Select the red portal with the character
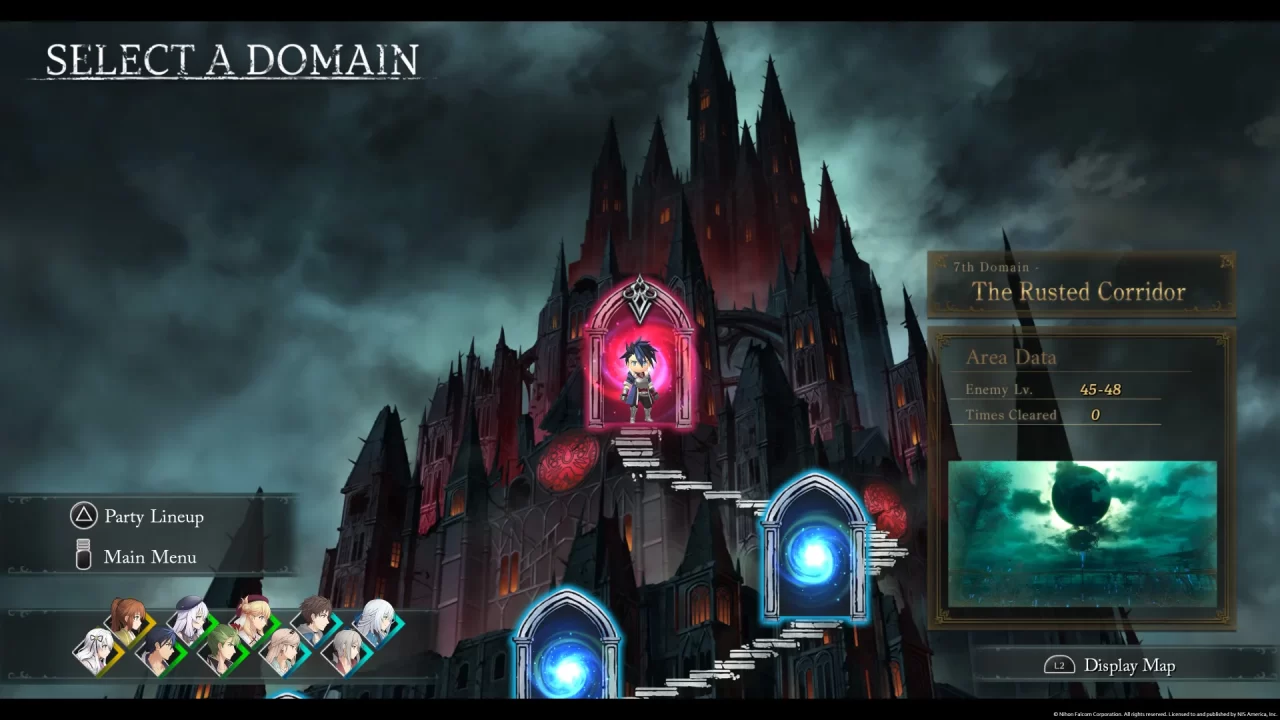Screen dimensions: 1280x720 click(640, 370)
